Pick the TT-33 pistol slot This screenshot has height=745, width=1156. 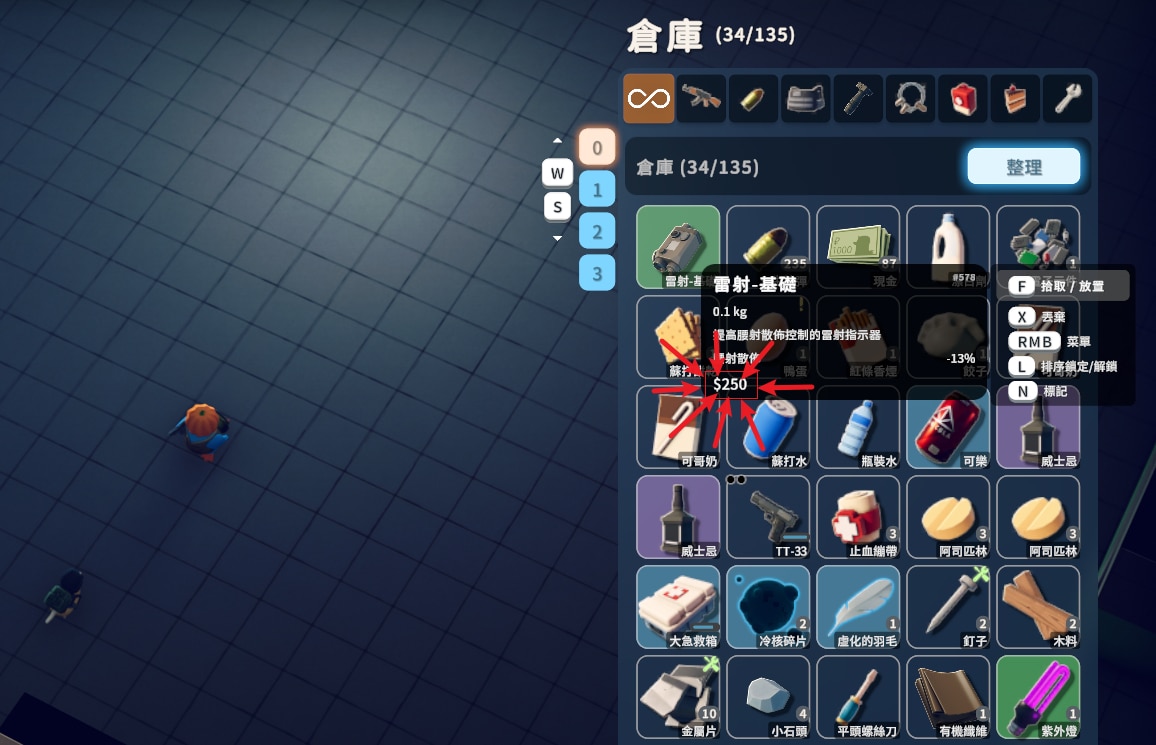pyautogui.click(x=768, y=517)
